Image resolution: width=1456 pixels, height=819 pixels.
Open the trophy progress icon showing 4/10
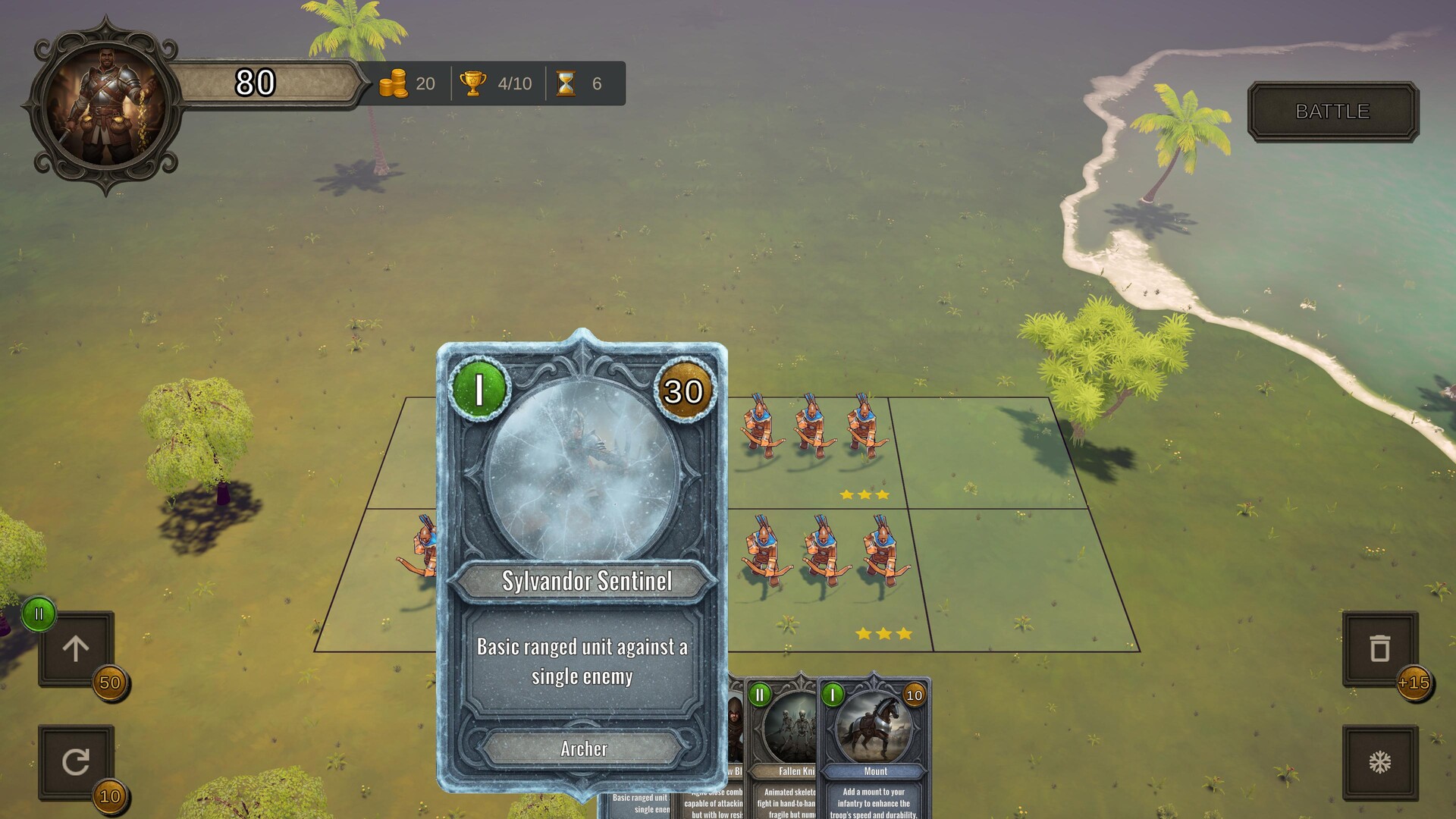tap(474, 84)
